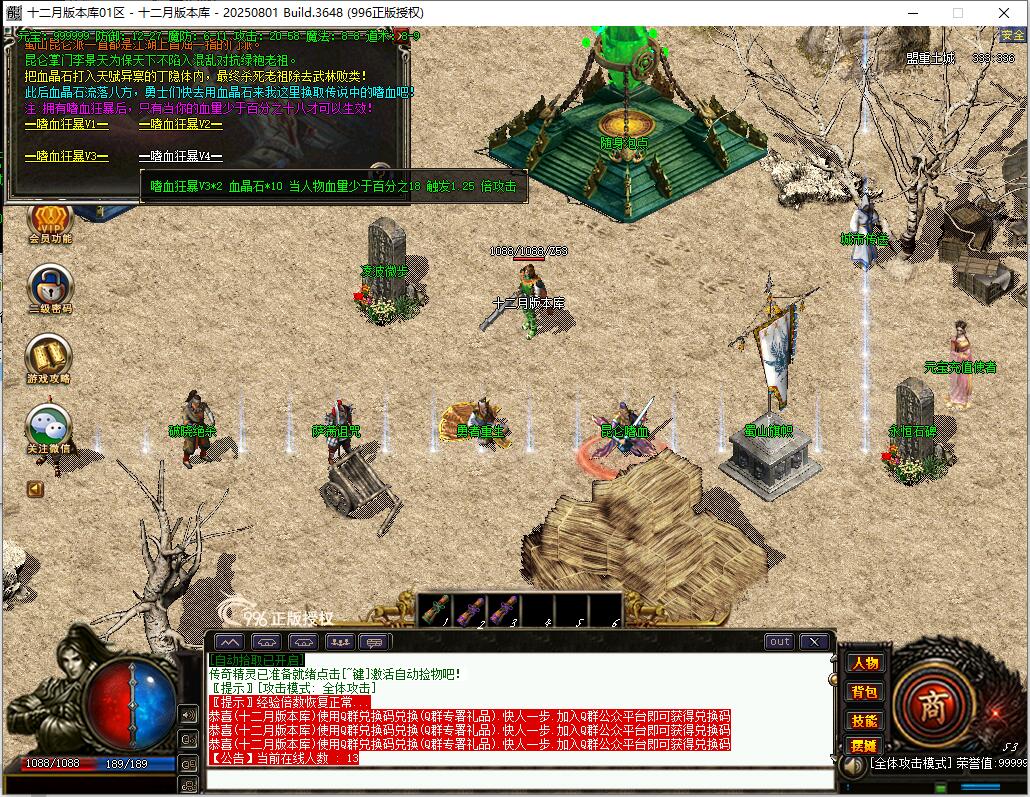Open the 背包 inventory bag
Viewport: 1030px width, 797px height.
coord(864,691)
